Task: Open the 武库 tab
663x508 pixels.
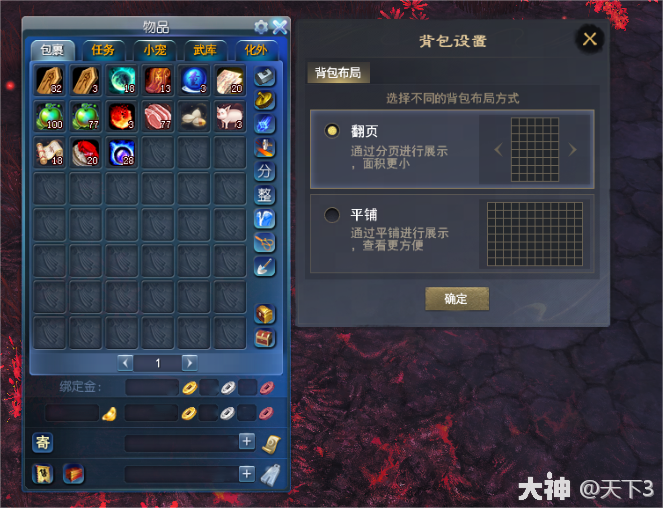Action: pyautogui.click(x=205, y=50)
